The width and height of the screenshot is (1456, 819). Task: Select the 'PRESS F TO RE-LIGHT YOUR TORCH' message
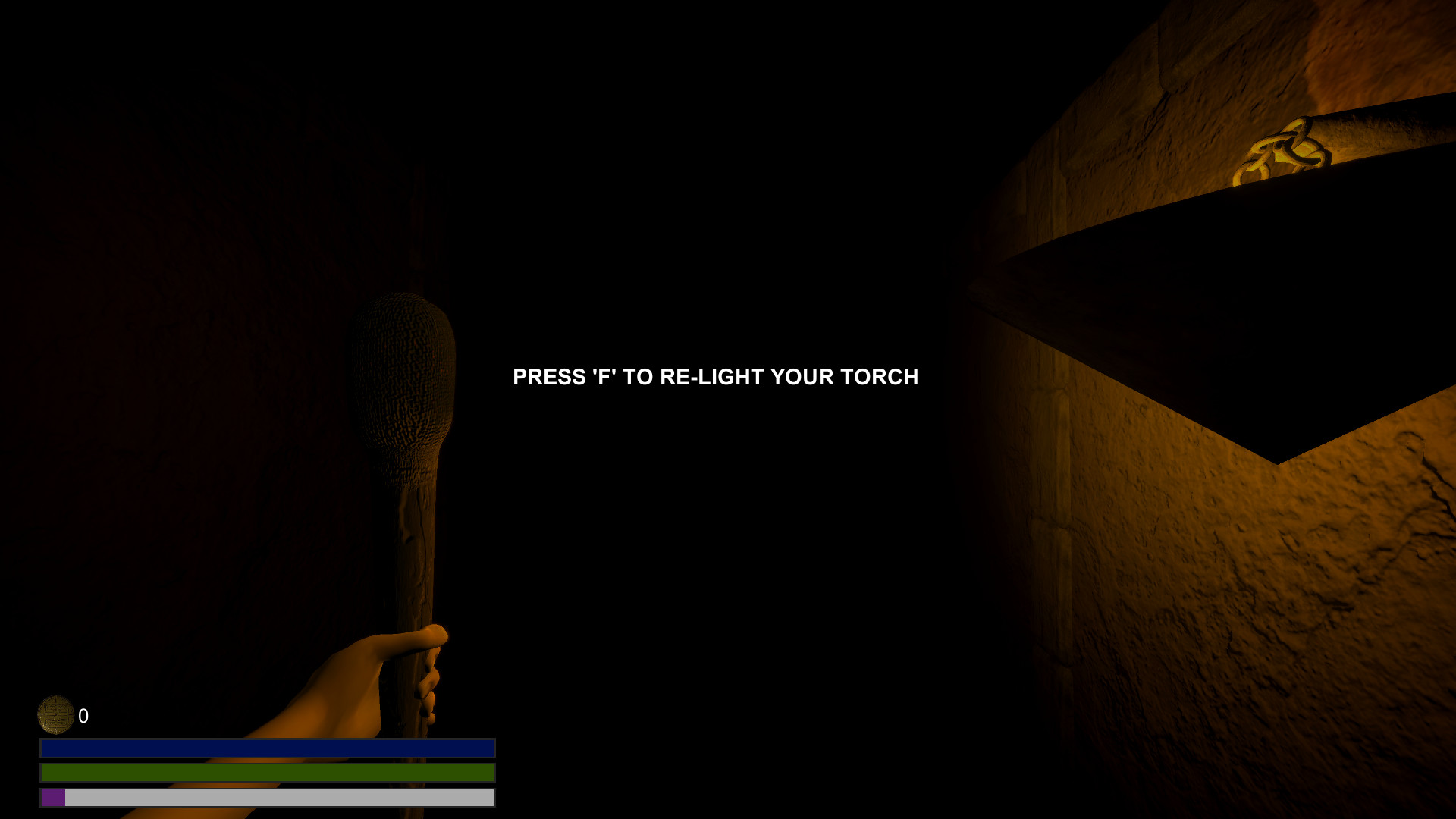coord(715,376)
